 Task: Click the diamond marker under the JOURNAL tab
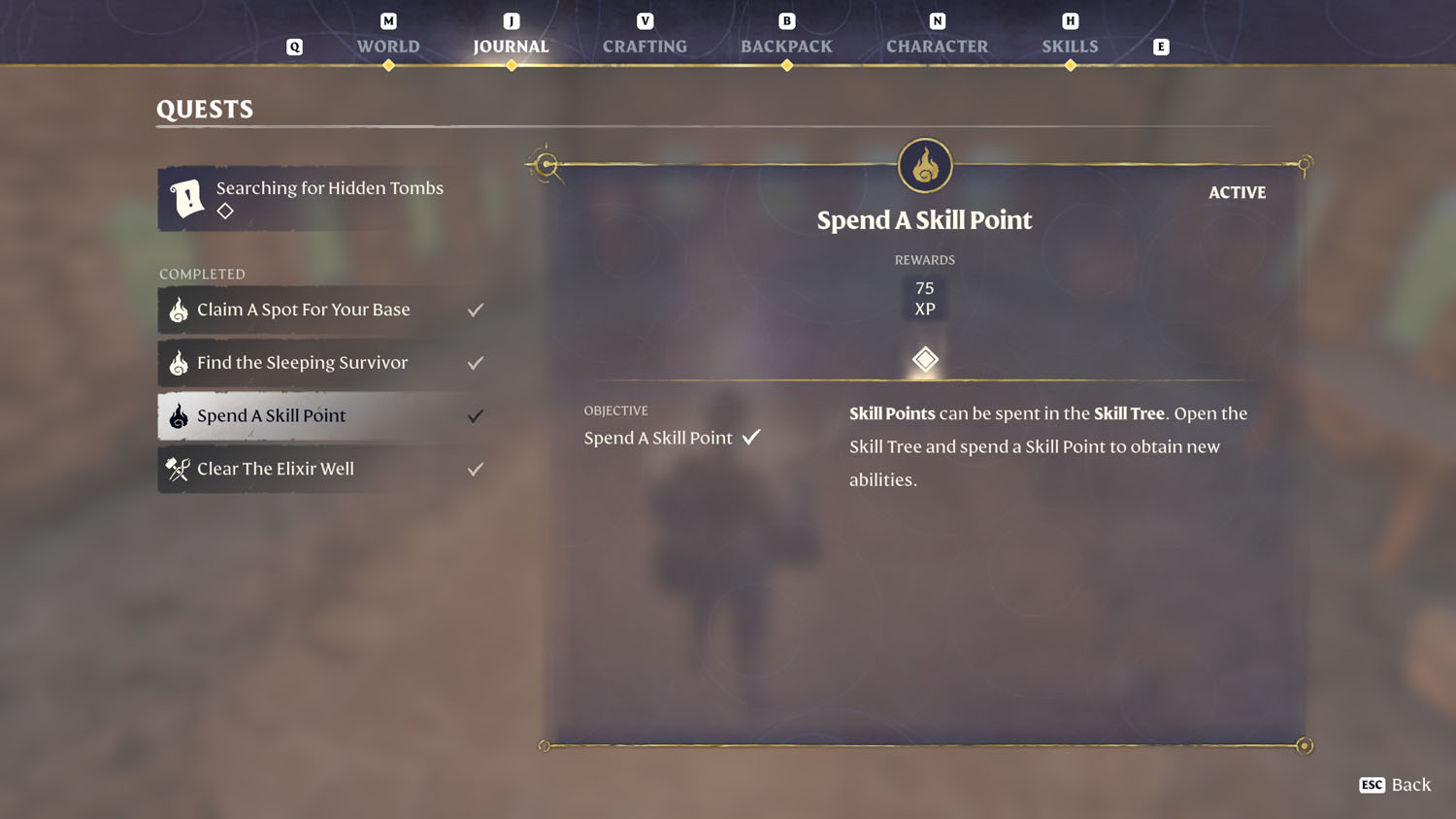[511, 66]
